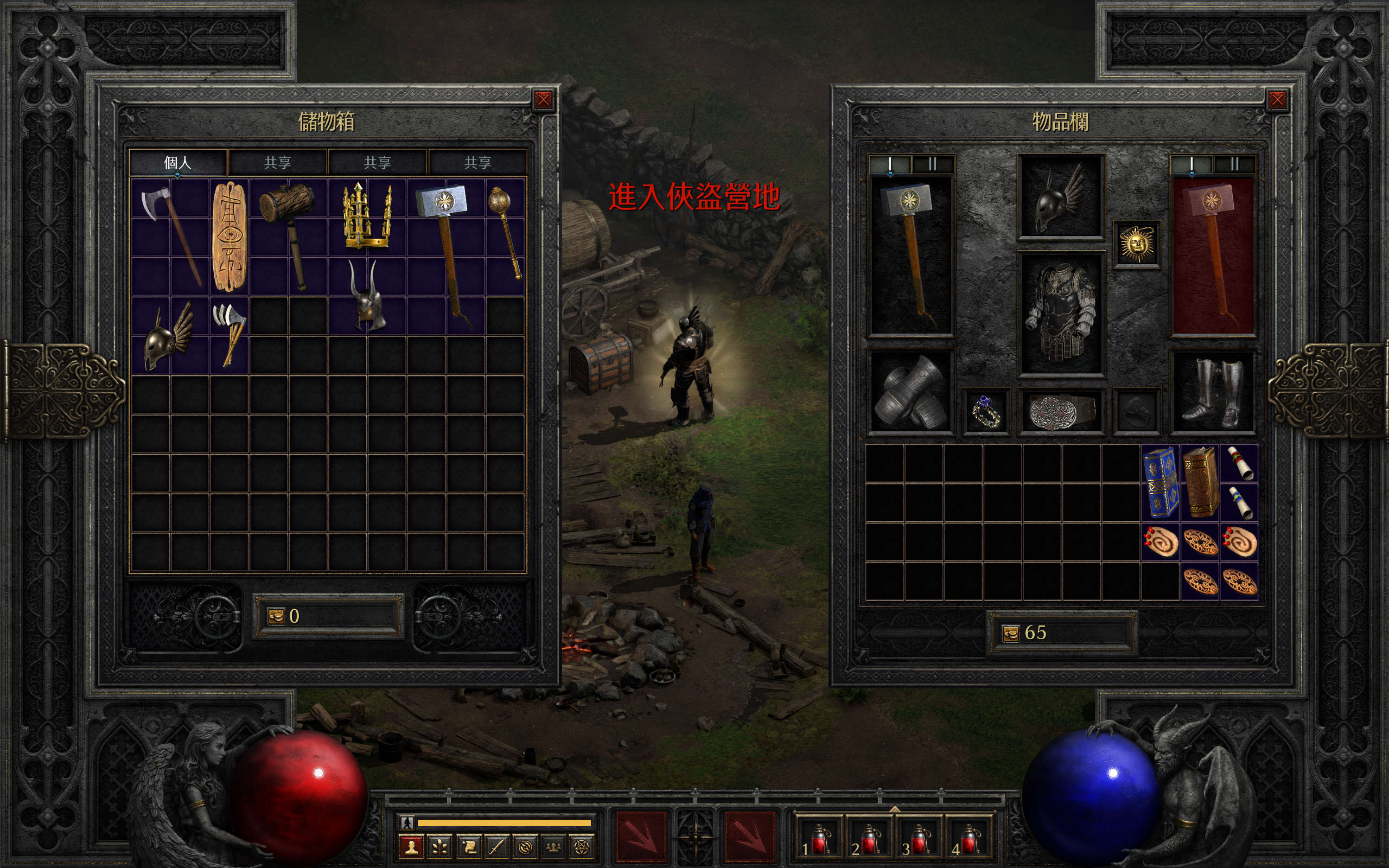The image size is (1389, 868).
Task: Use the health potion in belt slot 3
Action: [919, 839]
